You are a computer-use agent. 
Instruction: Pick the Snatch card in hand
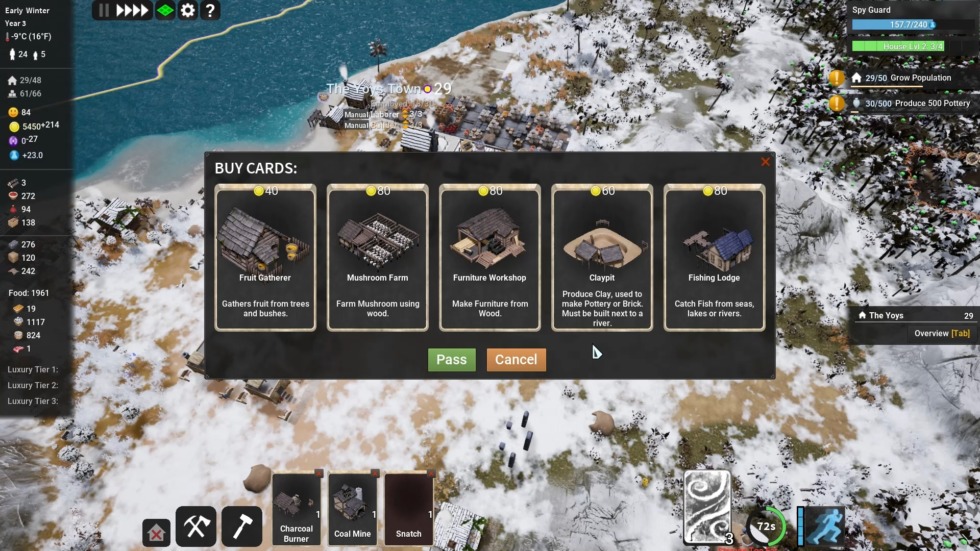pyautogui.click(x=408, y=509)
